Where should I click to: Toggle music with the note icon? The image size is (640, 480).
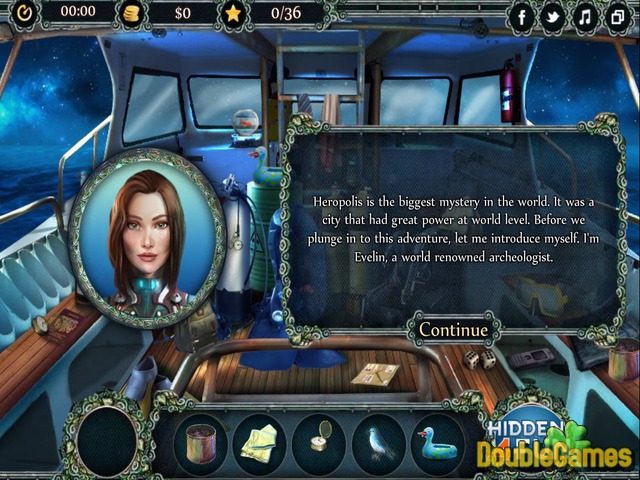point(585,16)
